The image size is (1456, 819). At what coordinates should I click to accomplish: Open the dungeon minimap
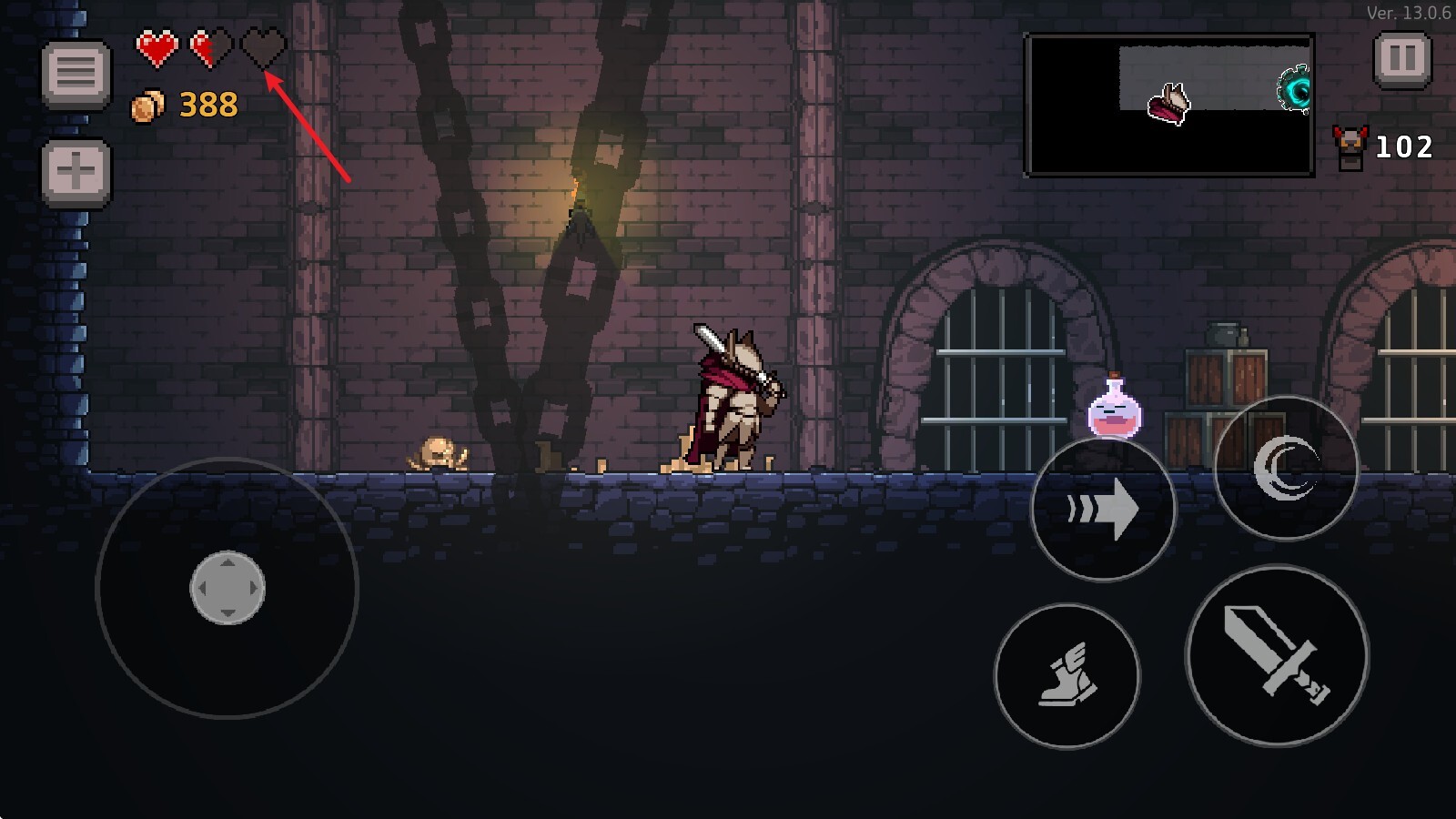pos(1169,105)
